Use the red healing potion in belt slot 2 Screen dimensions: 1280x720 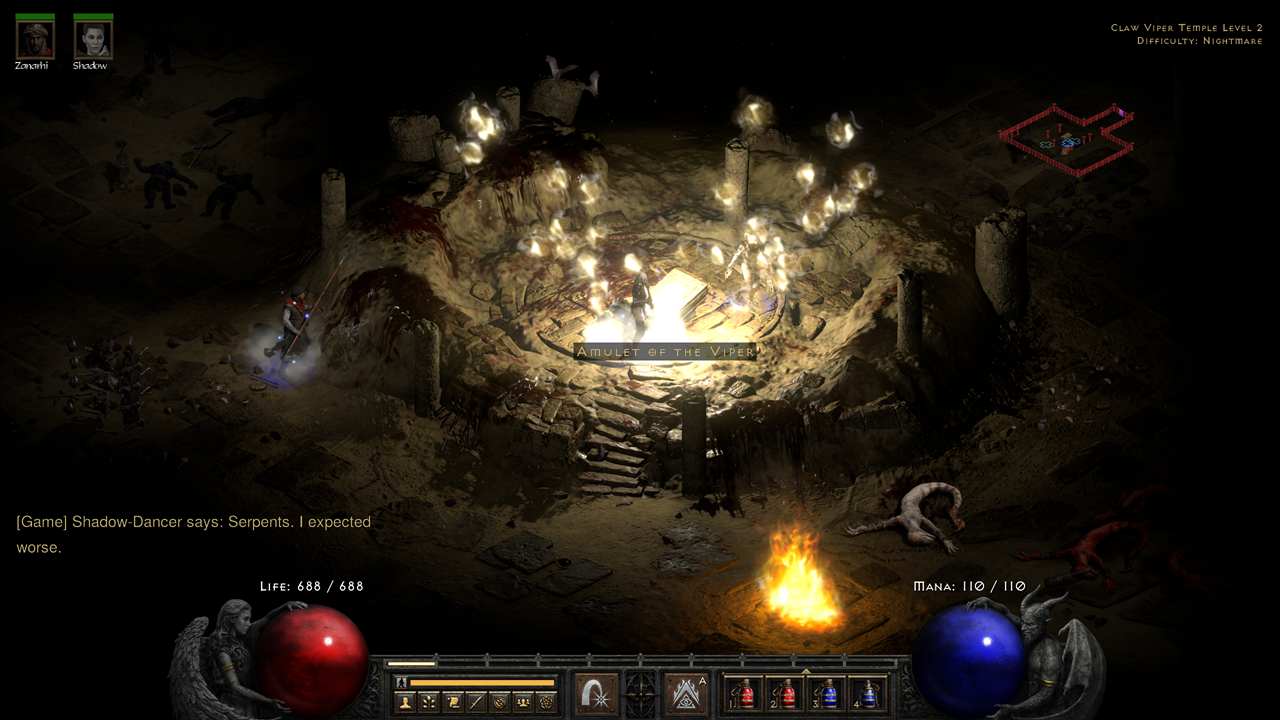pyautogui.click(x=785, y=694)
